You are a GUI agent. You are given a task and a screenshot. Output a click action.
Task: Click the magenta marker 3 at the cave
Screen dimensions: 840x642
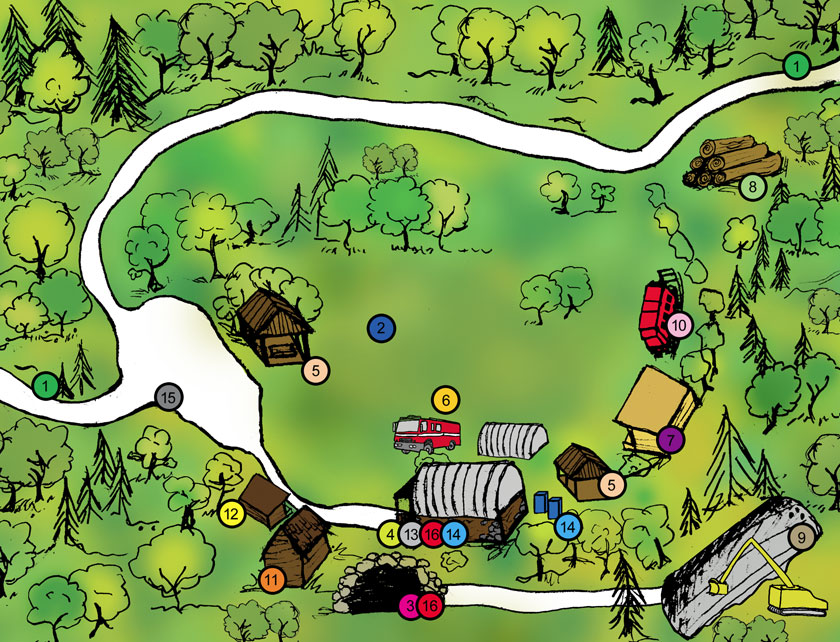[x=409, y=605]
